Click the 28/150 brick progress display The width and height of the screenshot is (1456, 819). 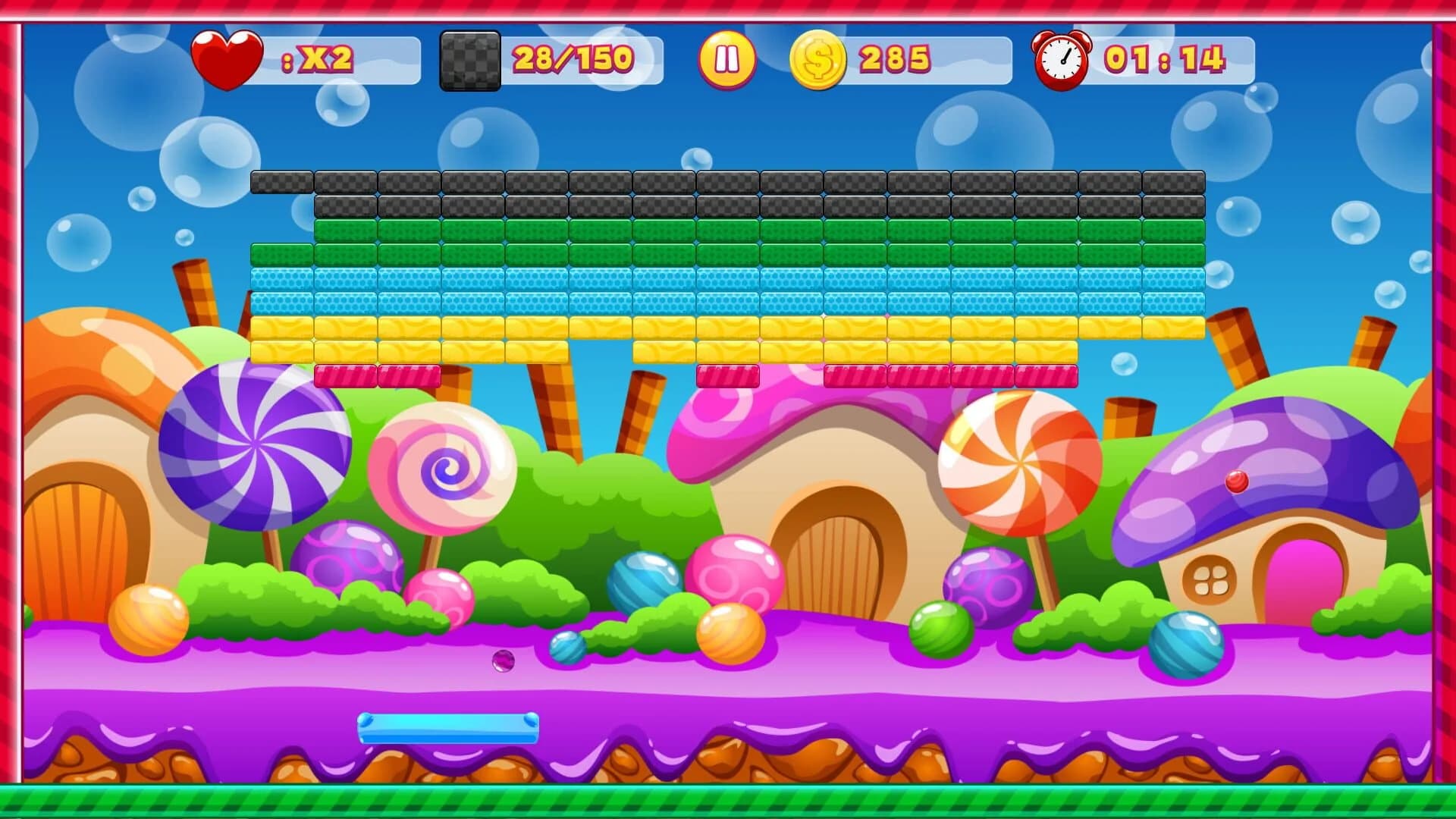coord(573,58)
